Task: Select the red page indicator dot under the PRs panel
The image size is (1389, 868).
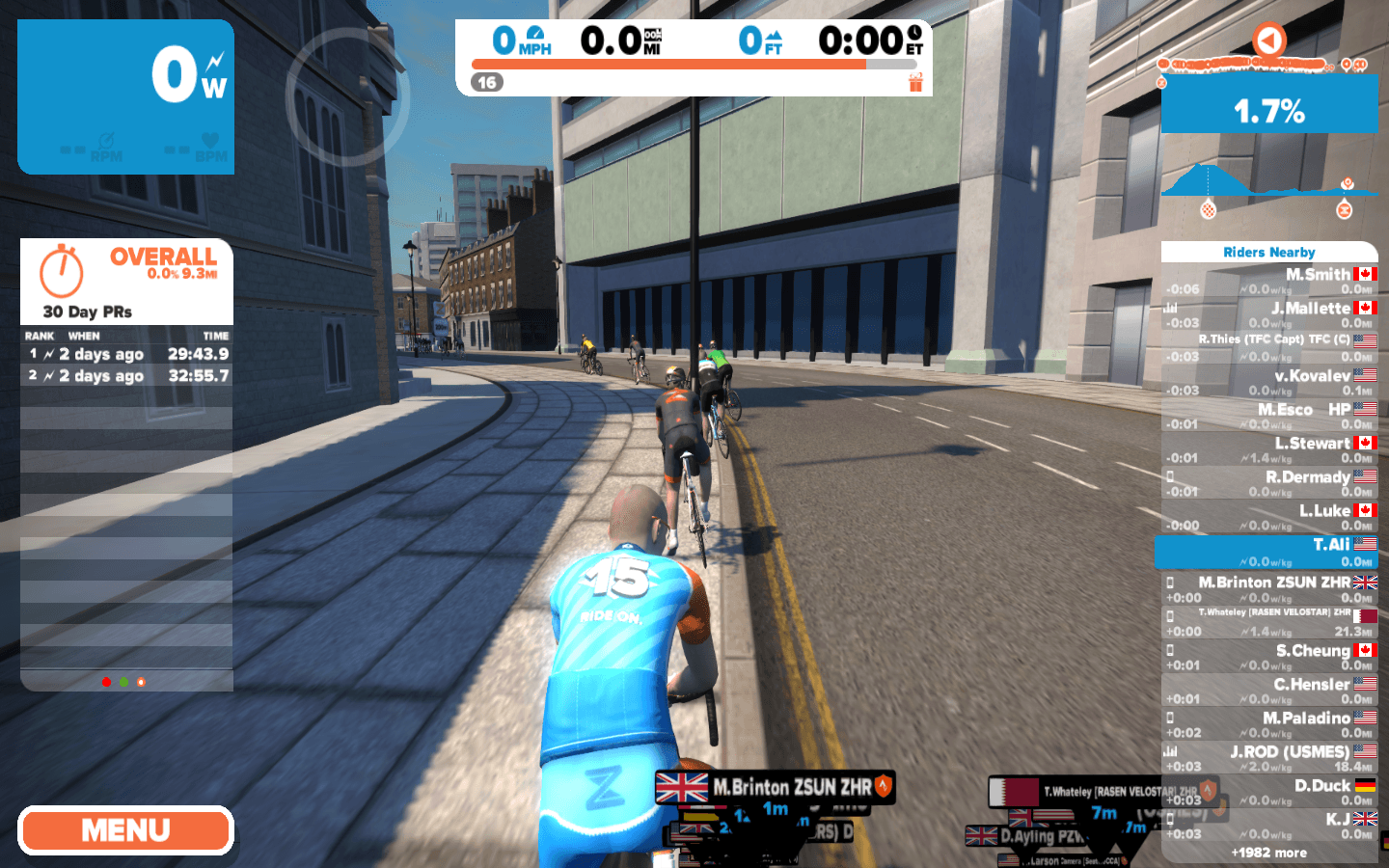Action: 106,682
